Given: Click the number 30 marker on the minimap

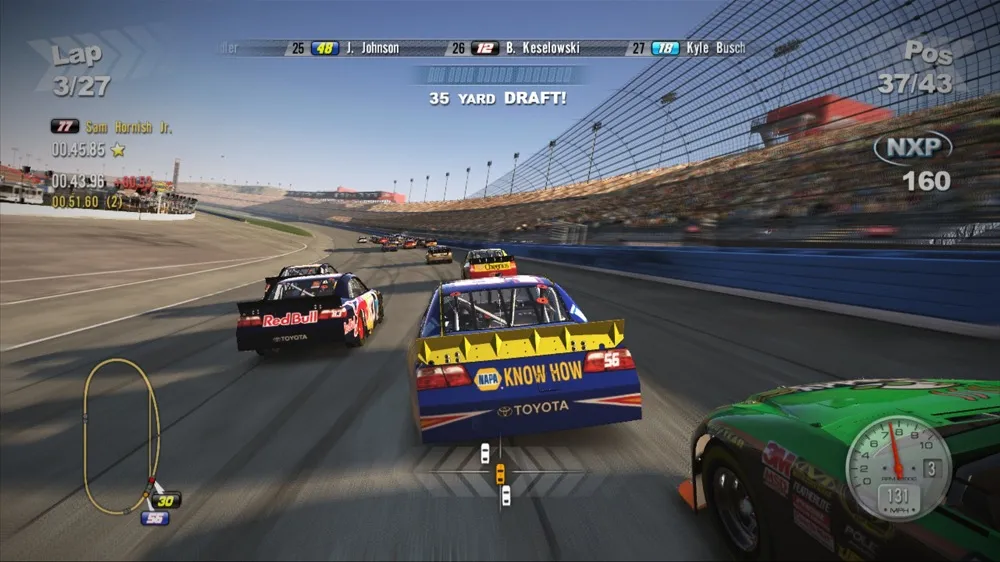Looking at the screenshot, I should click(x=166, y=500).
